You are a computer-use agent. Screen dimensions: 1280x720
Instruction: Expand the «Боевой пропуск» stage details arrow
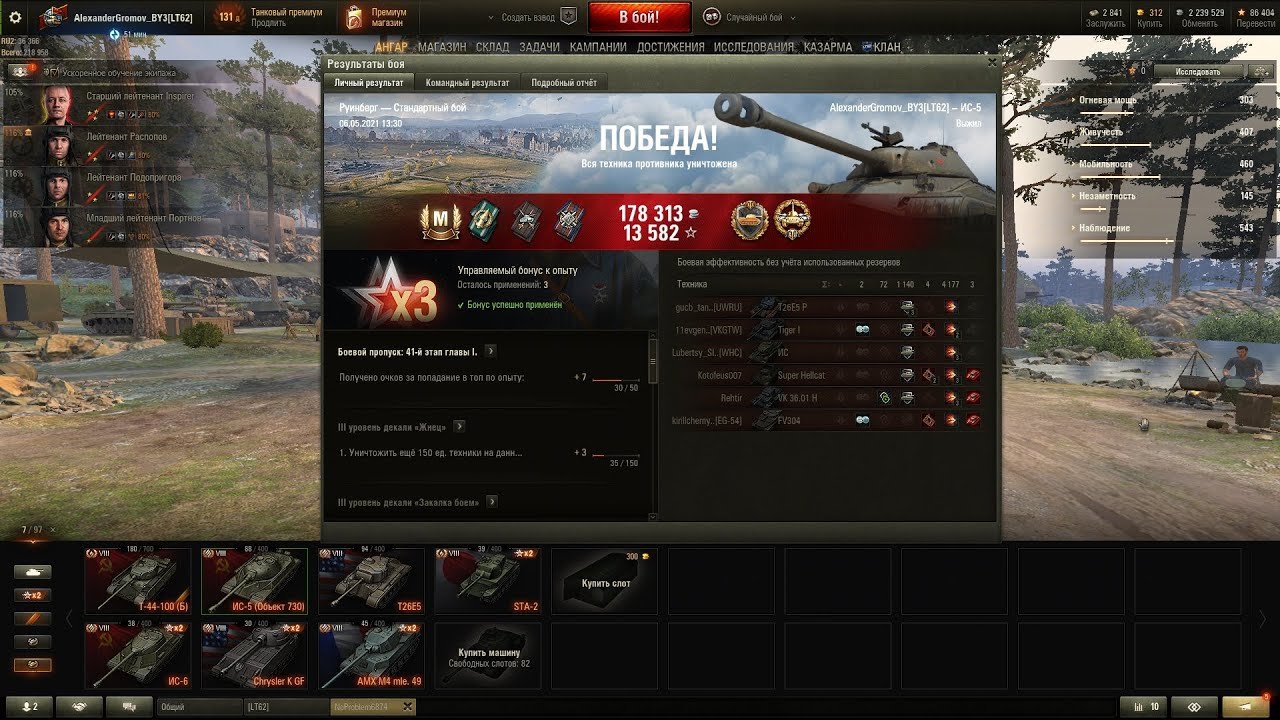[x=491, y=352]
